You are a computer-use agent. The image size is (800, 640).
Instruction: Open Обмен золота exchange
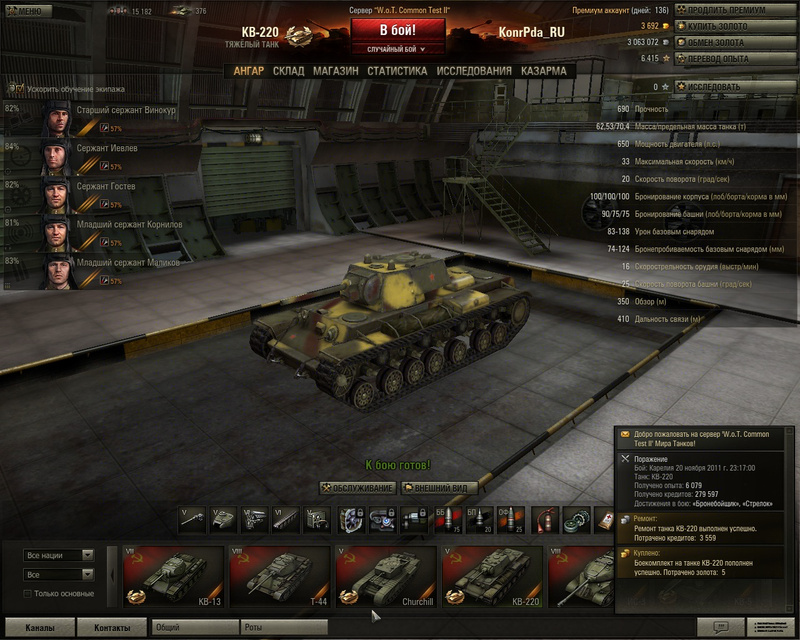734,42
